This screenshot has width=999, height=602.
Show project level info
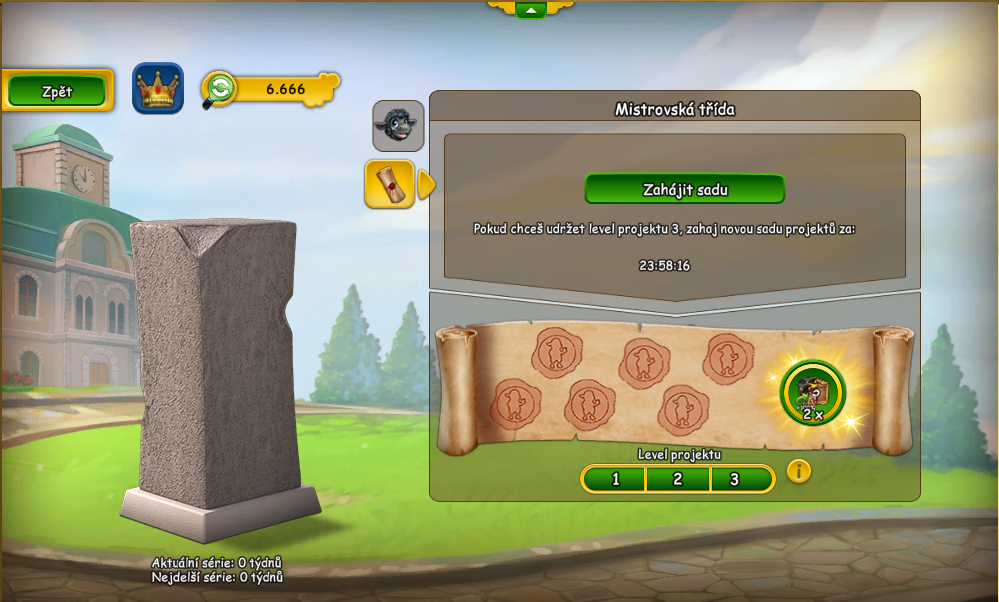click(798, 471)
